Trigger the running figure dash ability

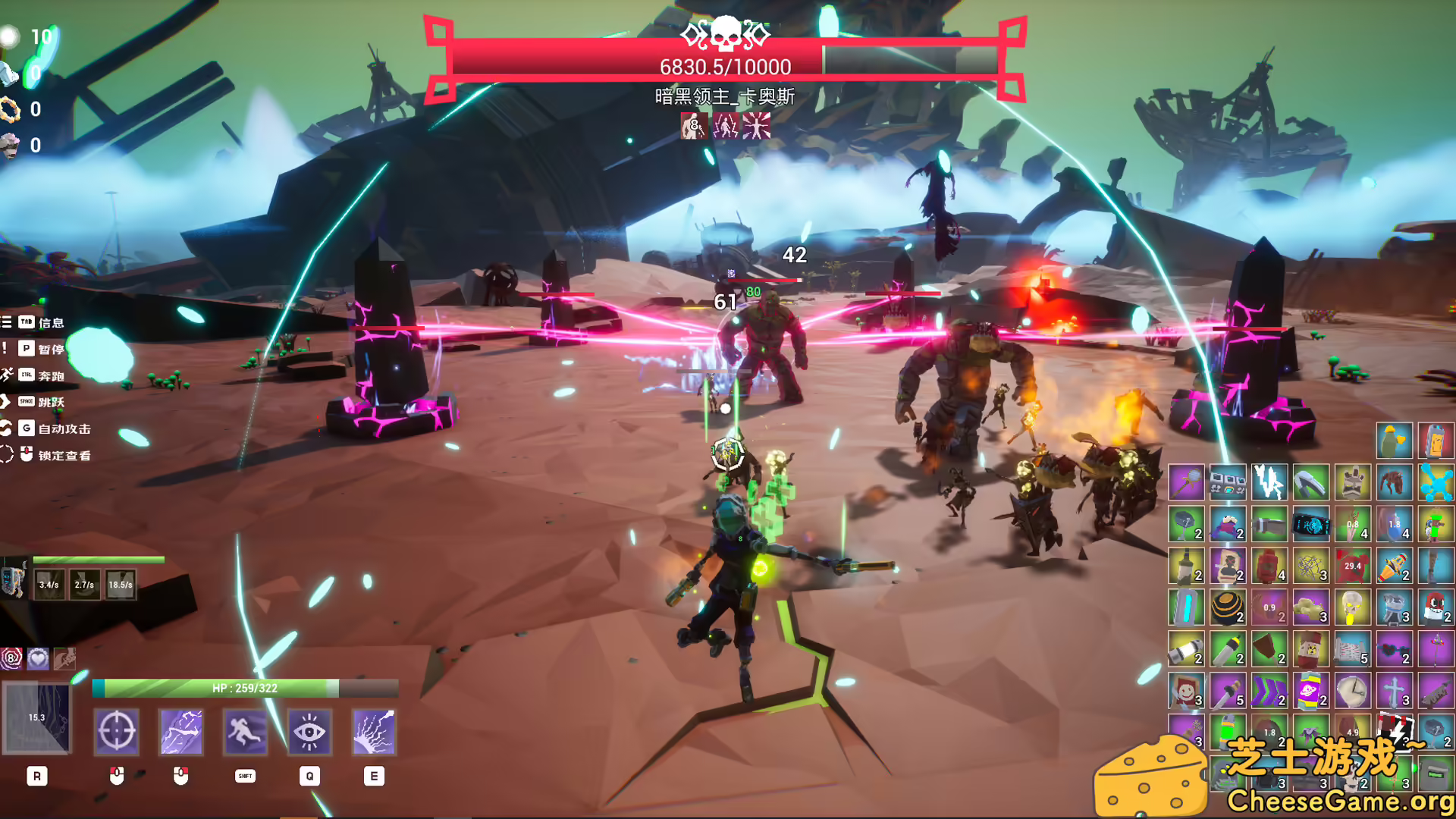coord(245,732)
